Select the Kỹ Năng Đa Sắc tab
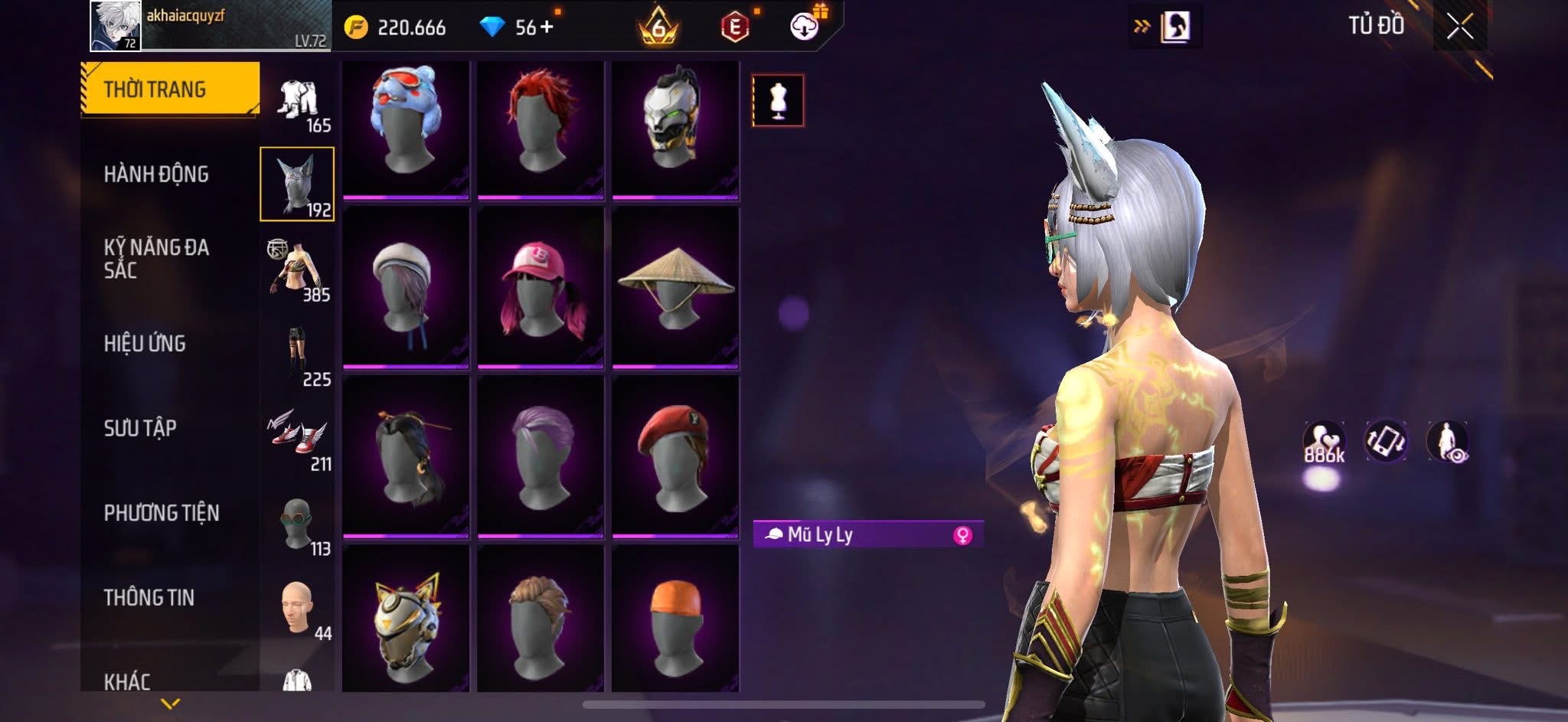The height and width of the screenshot is (722, 1568). [156, 259]
